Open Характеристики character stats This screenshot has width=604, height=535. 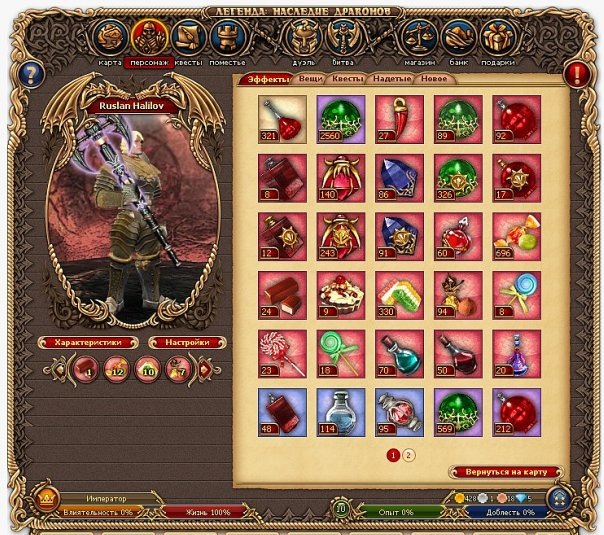tap(87, 342)
